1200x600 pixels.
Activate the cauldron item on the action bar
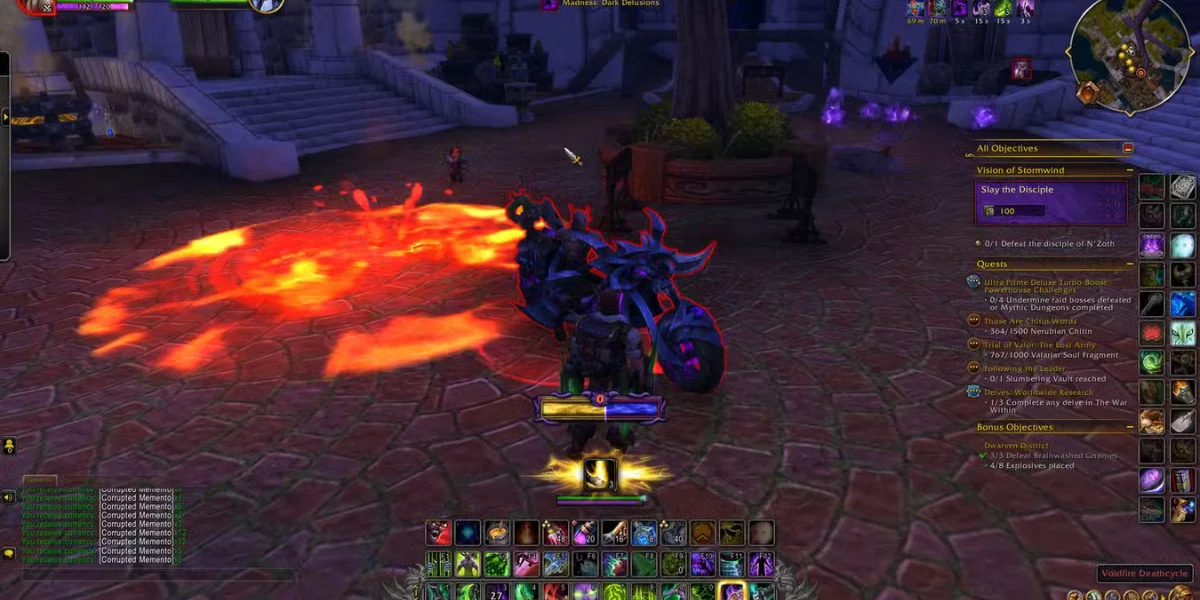tap(498, 534)
